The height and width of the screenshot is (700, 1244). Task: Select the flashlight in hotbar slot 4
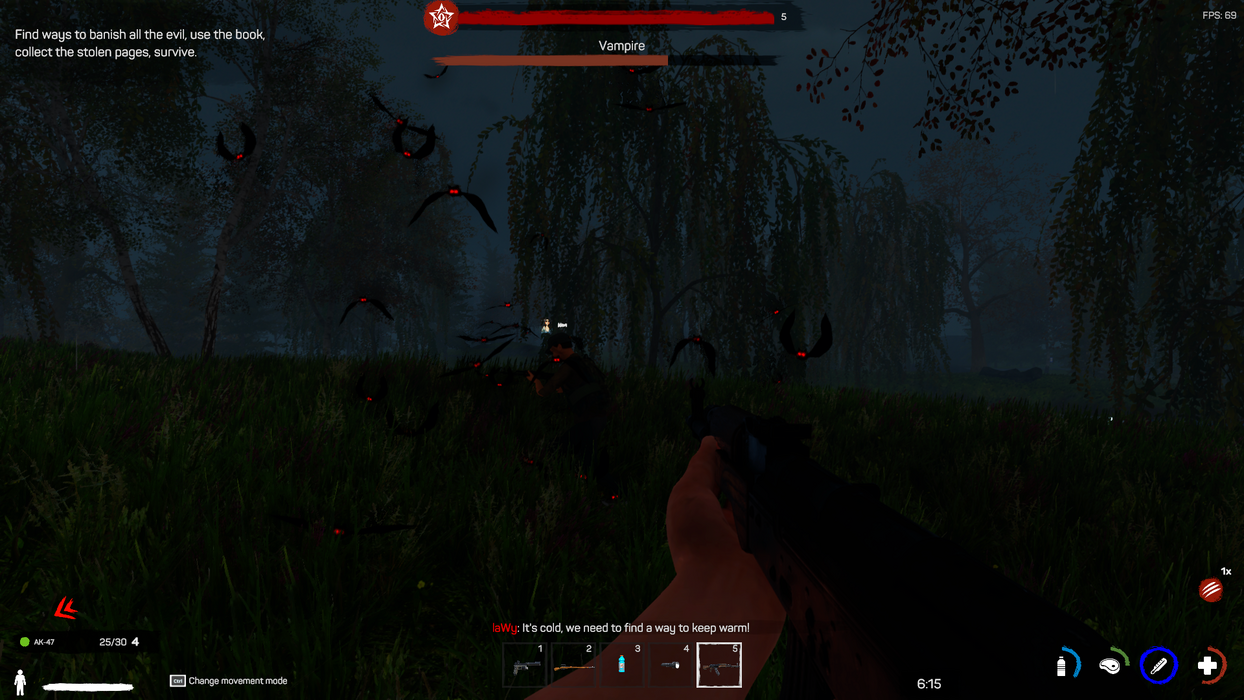[671, 665]
